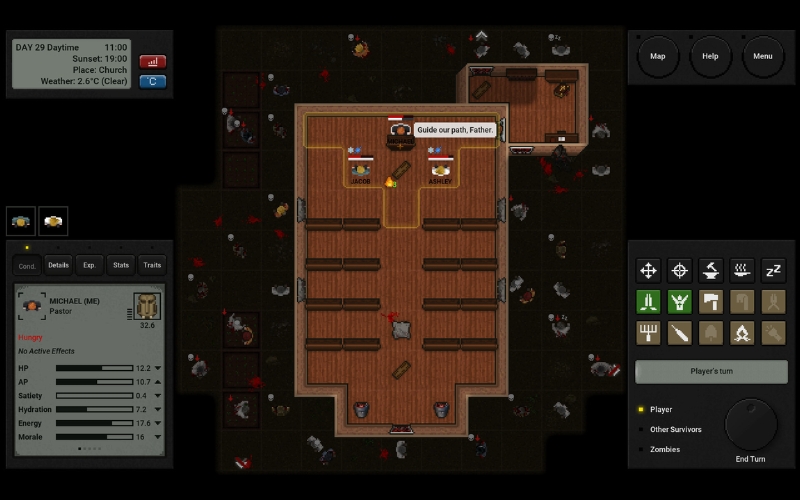Click the steaming food bowl action

(742, 270)
